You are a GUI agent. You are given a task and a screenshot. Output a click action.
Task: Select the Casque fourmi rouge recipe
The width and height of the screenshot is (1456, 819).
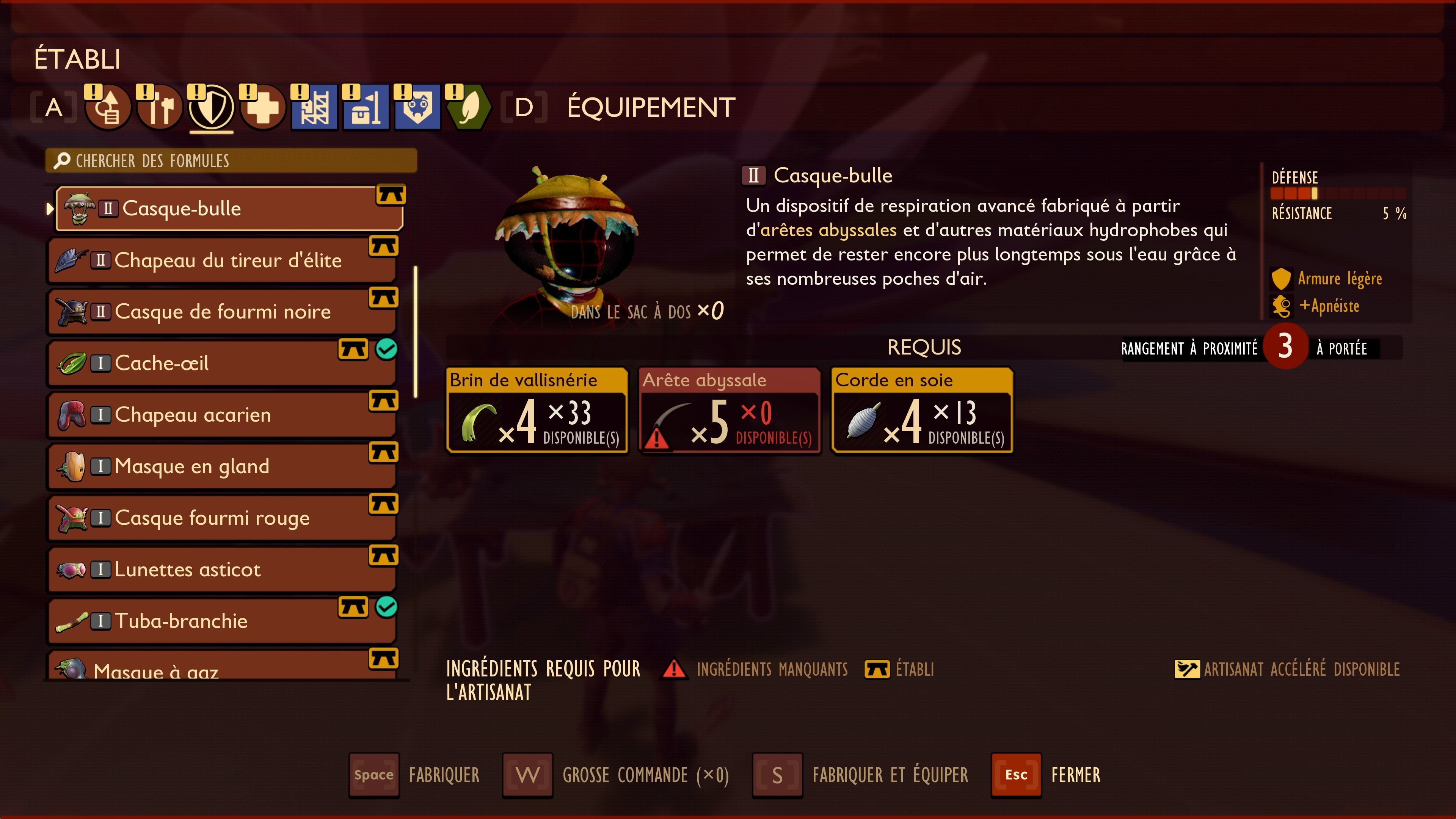point(221,518)
